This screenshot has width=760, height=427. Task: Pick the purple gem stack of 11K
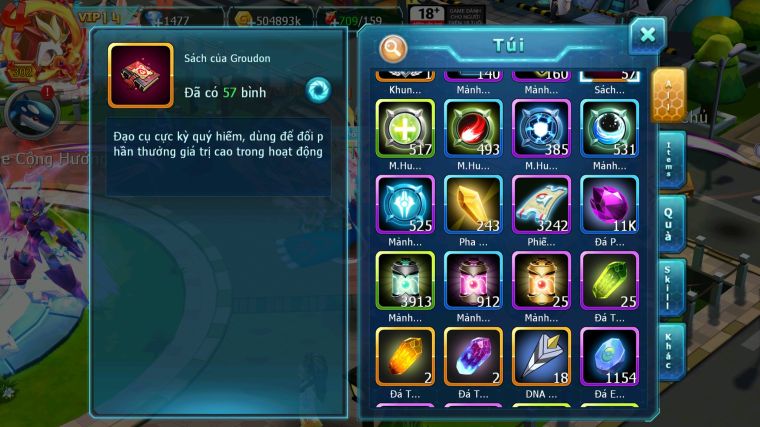(x=608, y=204)
